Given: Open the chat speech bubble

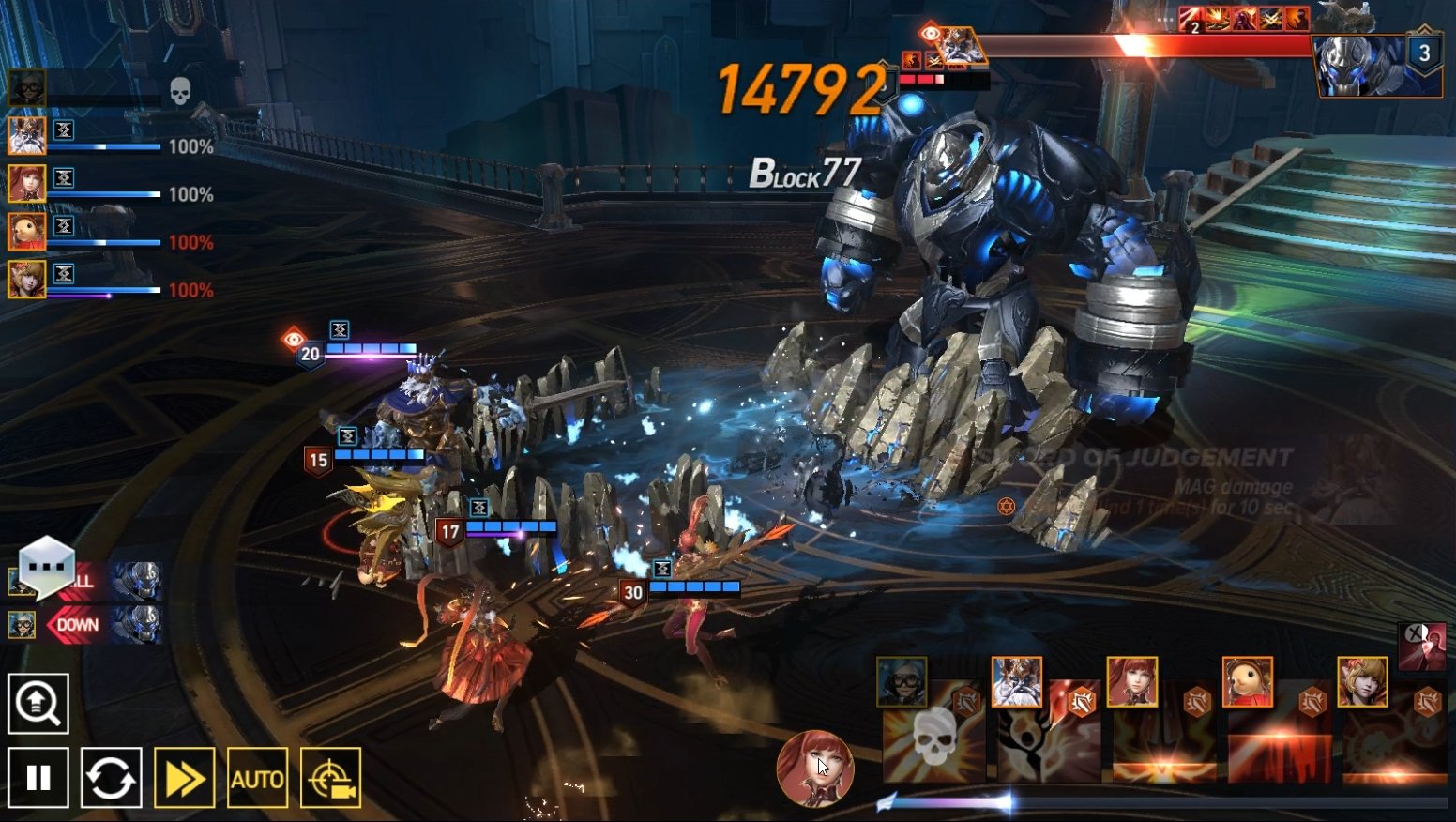Looking at the screenshot, I should [47, 566].
